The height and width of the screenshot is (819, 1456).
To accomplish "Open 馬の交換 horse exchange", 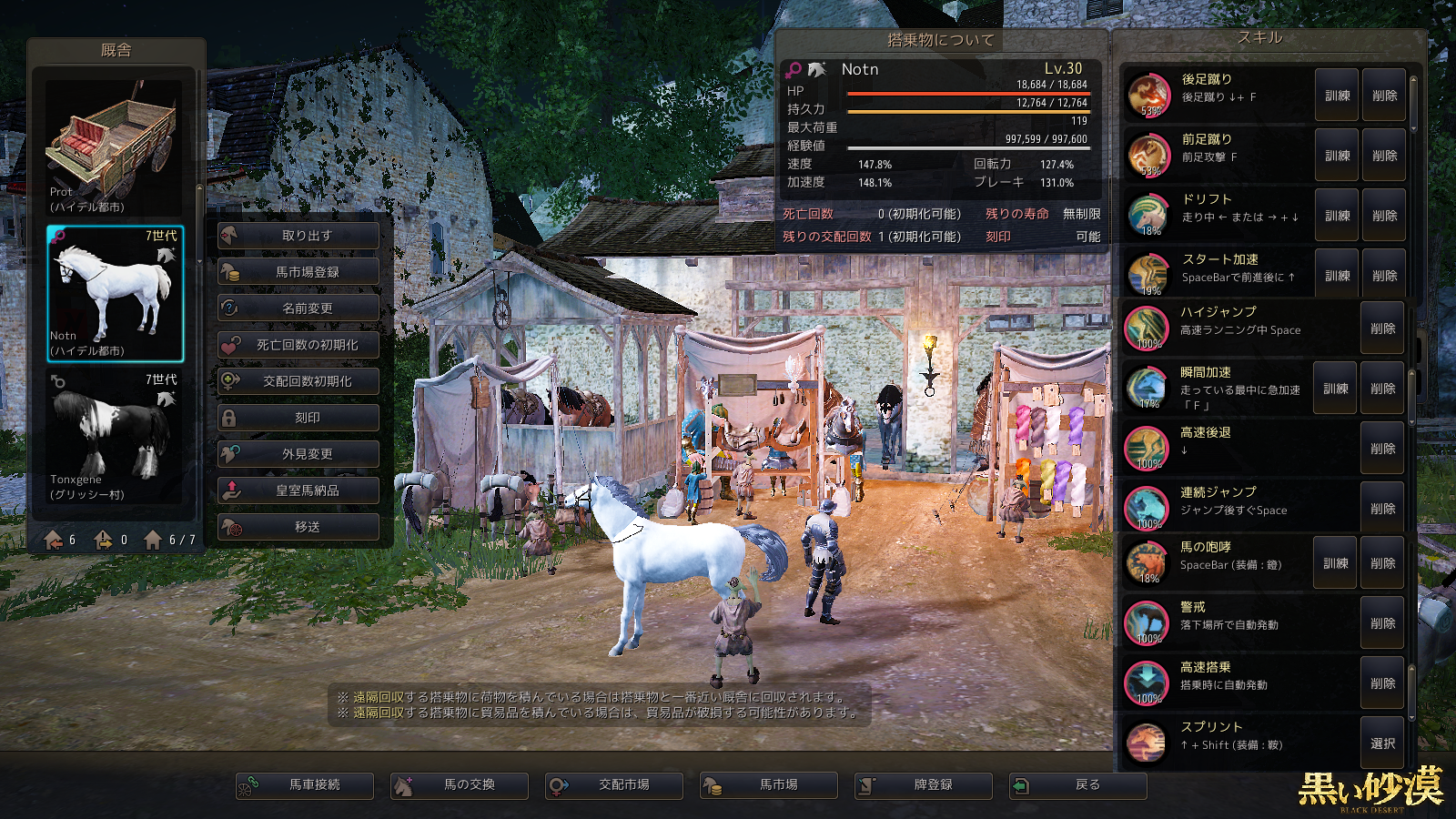I will (460, 785).
